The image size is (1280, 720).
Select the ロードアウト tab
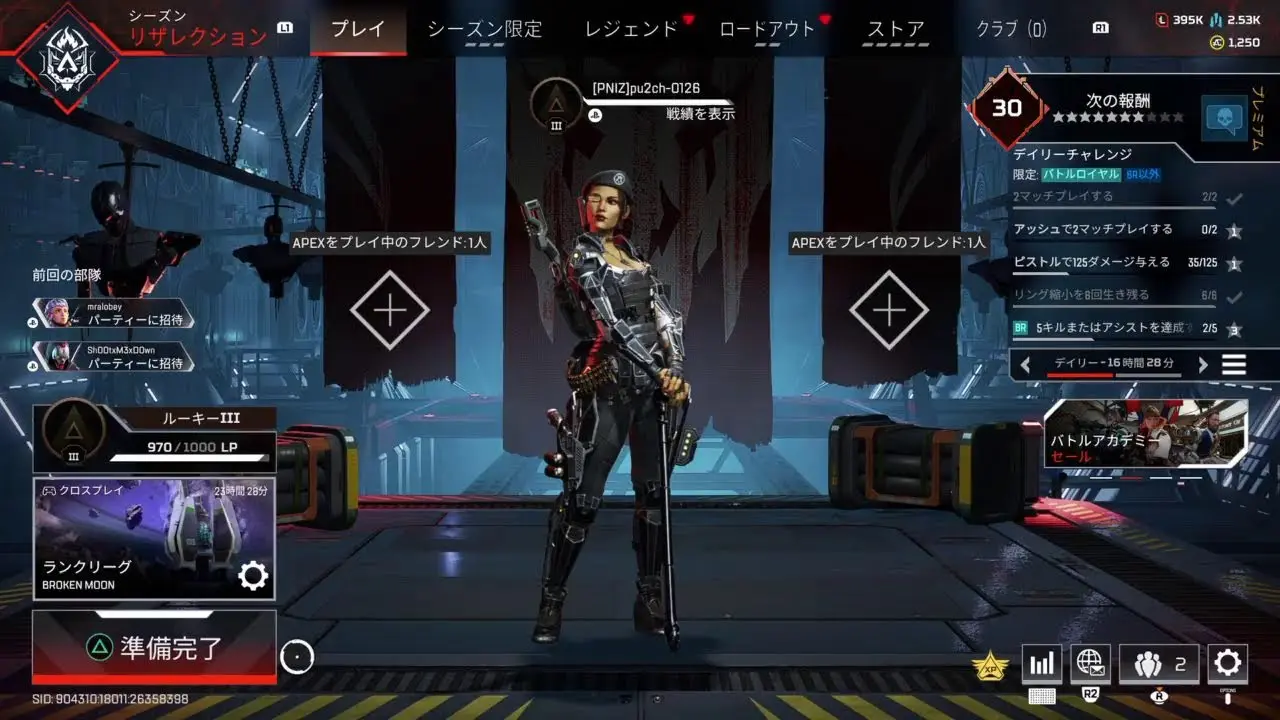tap(767, 29)
